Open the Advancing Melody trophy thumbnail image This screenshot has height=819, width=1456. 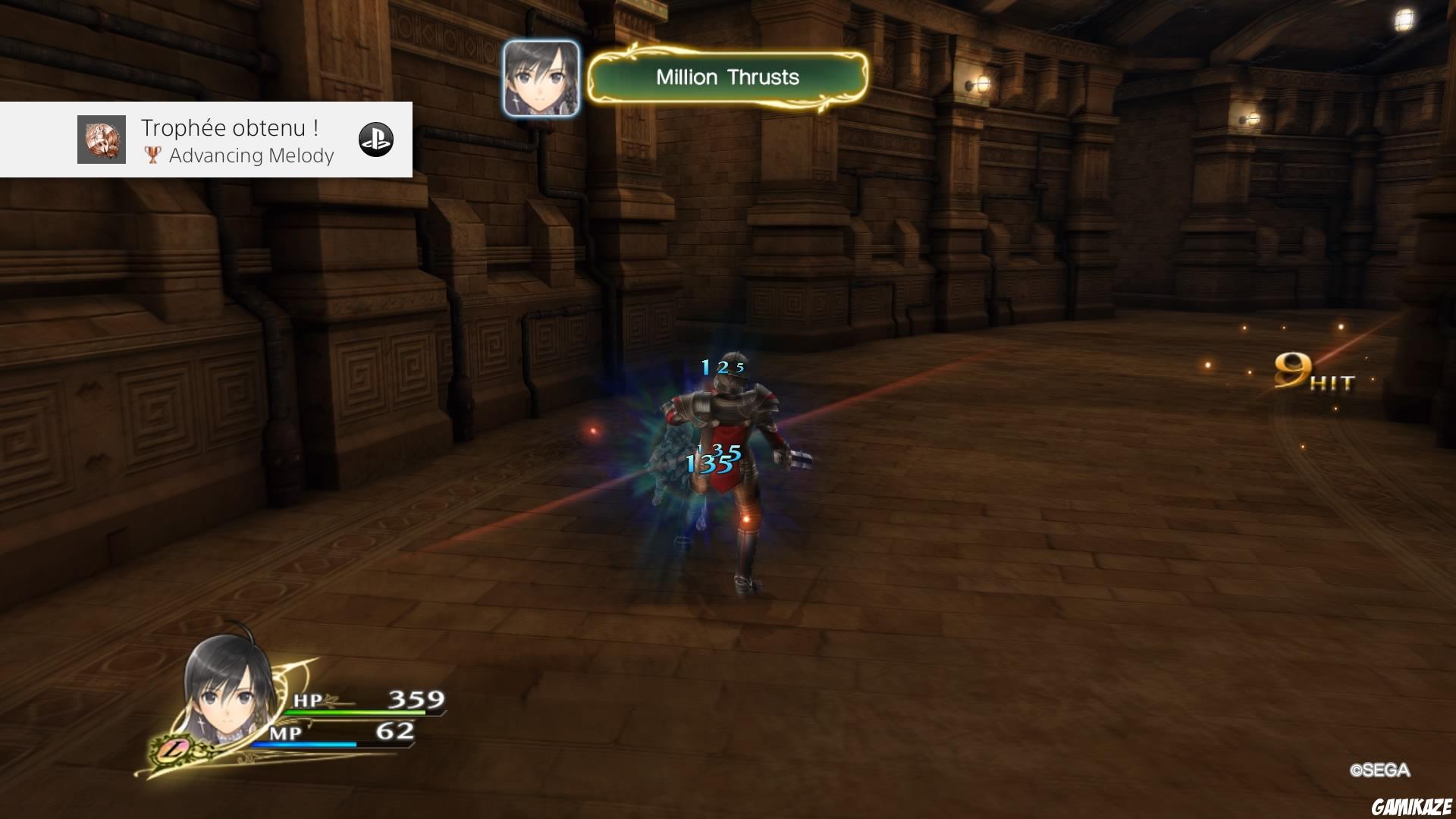101,140
